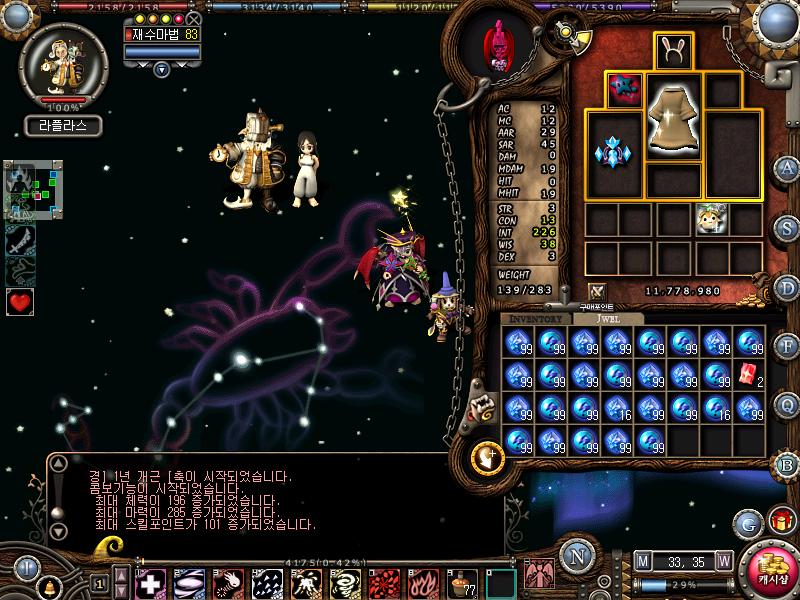Click the blue crystal weapon slot
This screenshot has height=600, width=800.
point(614,153)
